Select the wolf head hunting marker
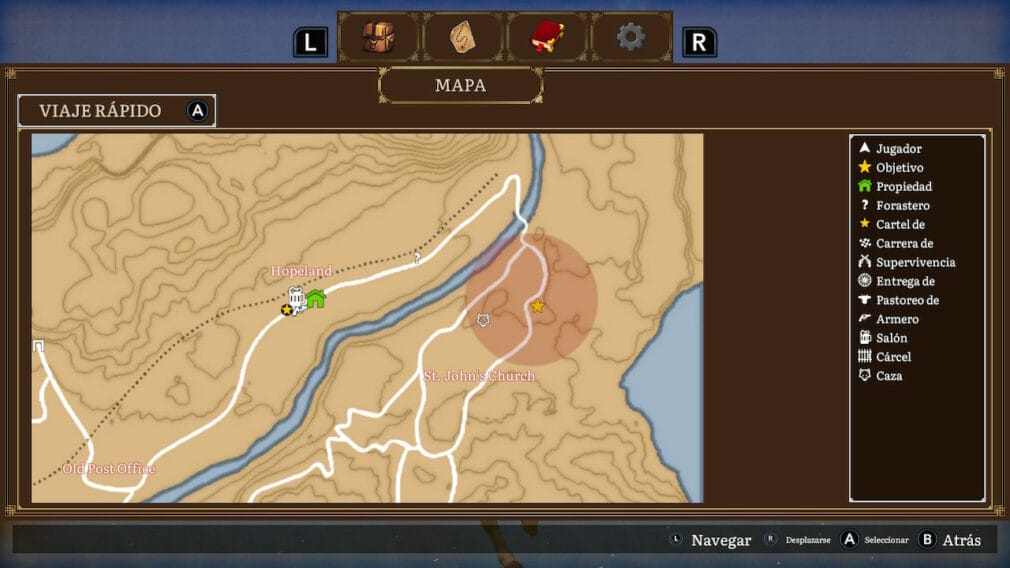This screenshot has width=1010, height=568. point(484,320)
